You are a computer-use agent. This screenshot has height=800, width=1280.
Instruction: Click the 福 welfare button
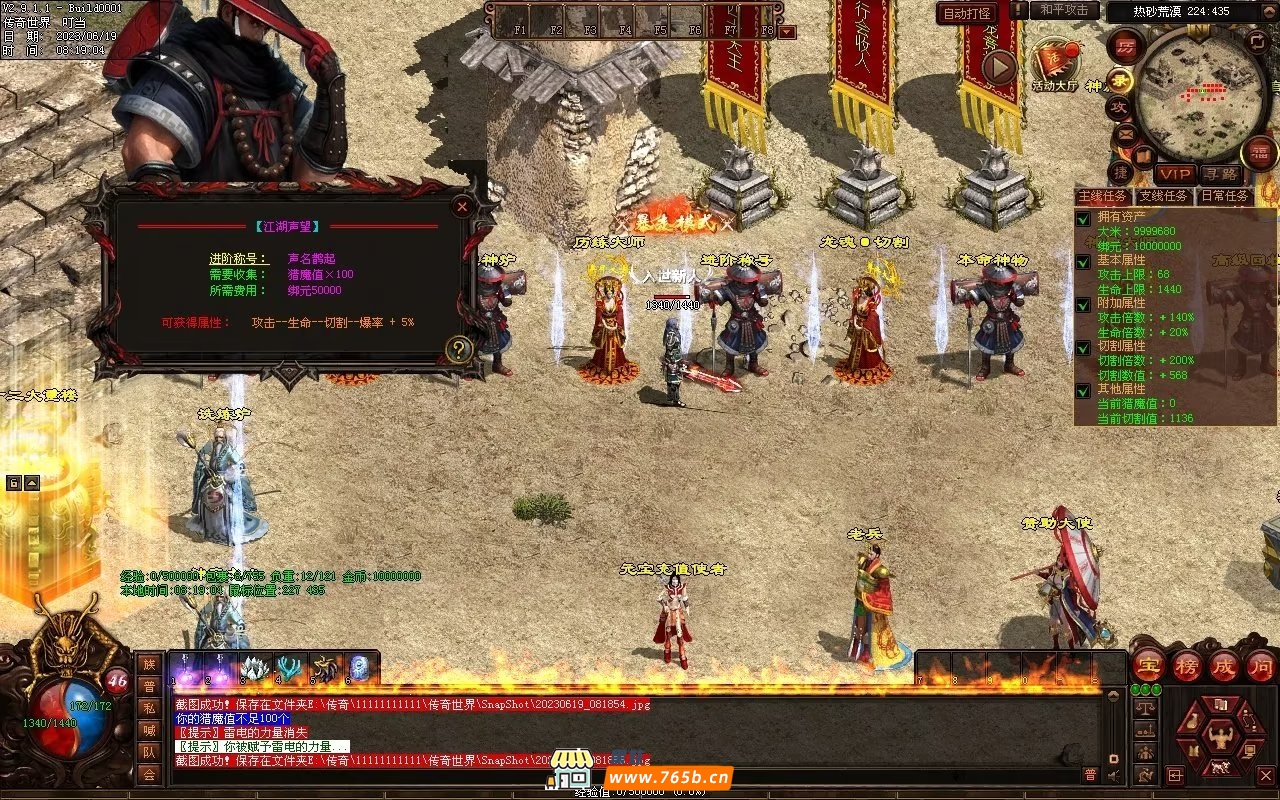[x=1259, y=153]
